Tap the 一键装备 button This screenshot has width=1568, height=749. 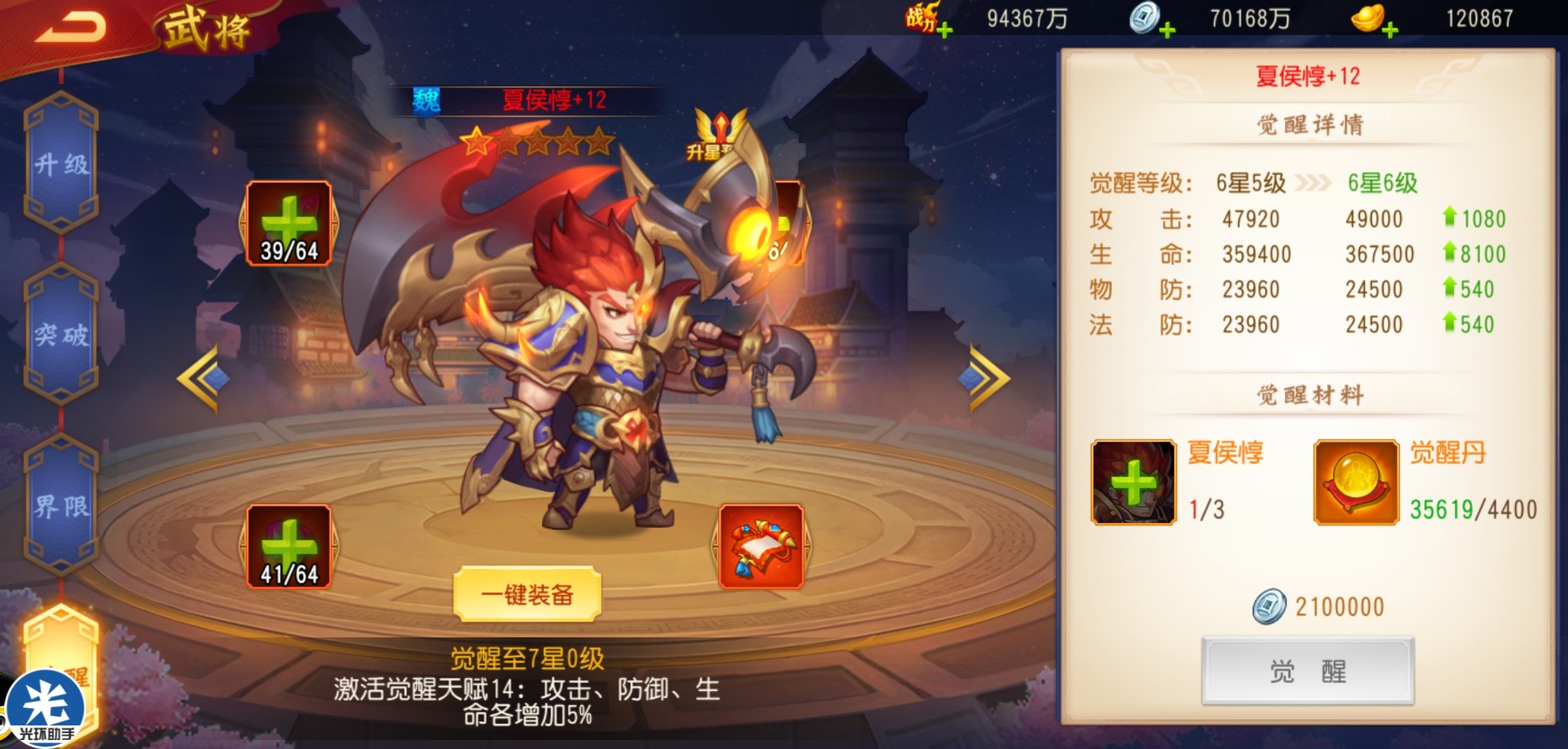tap(527, 594)
